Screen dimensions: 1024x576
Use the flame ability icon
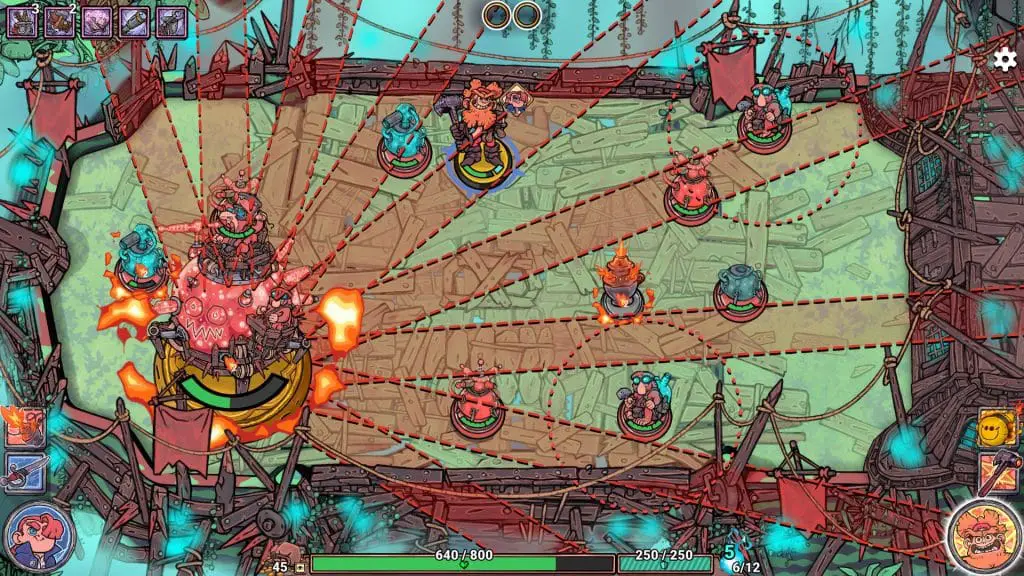[x=24, y=427]
